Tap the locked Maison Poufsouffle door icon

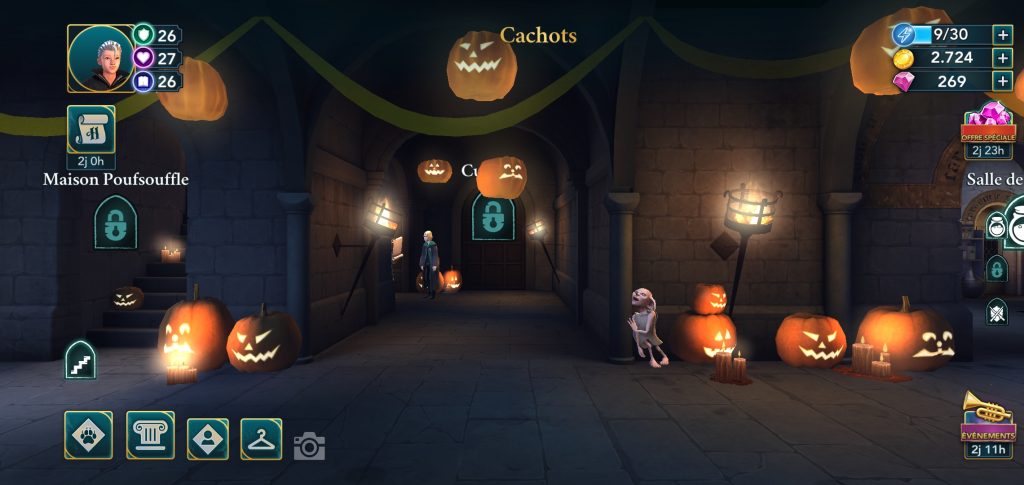(116, 222)
